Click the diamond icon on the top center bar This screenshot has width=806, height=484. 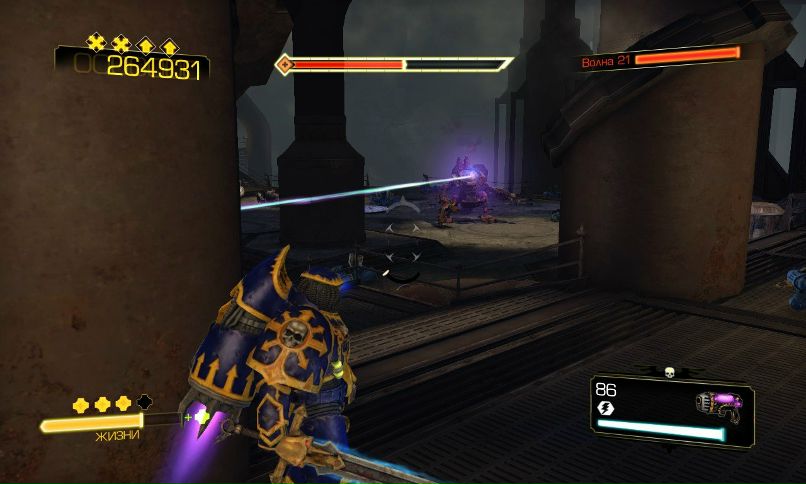286,64
